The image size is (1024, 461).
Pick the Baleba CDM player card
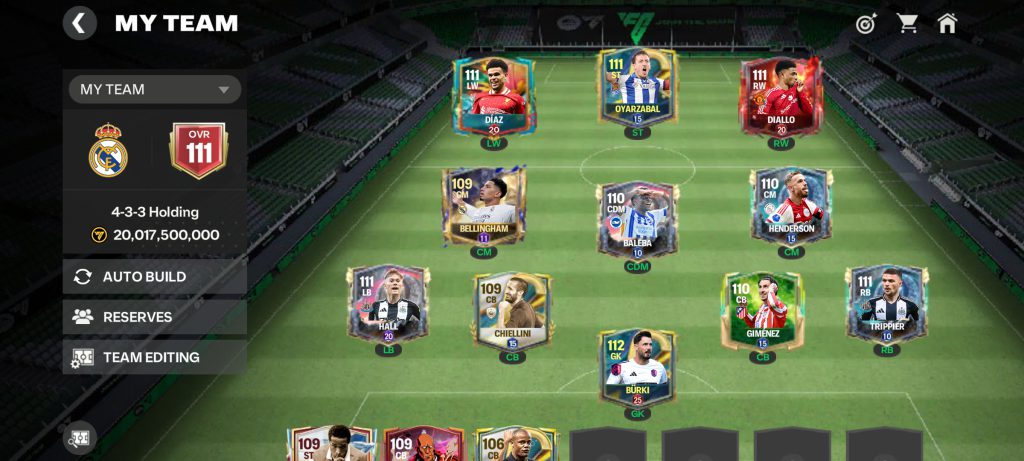coord(637,217)
